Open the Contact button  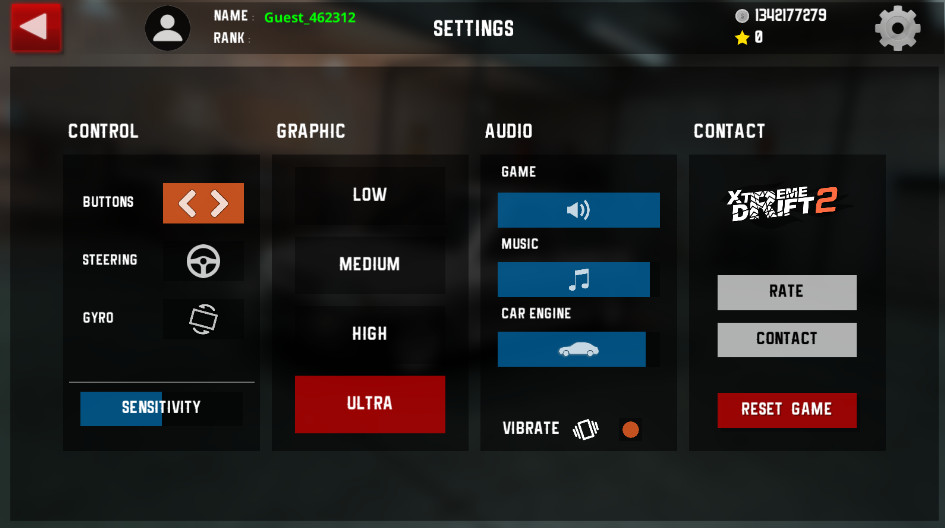pyautogui.click(x=786, y=339)
